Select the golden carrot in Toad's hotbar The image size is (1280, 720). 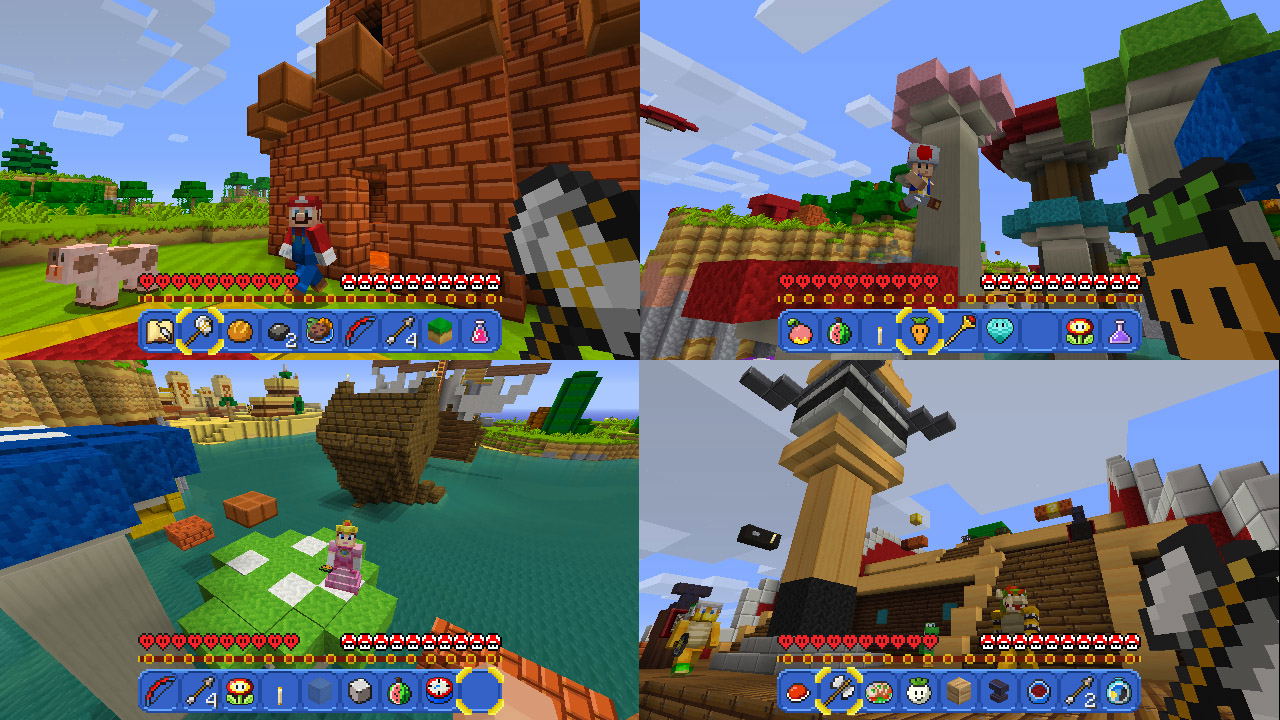[x=918, y=332]
